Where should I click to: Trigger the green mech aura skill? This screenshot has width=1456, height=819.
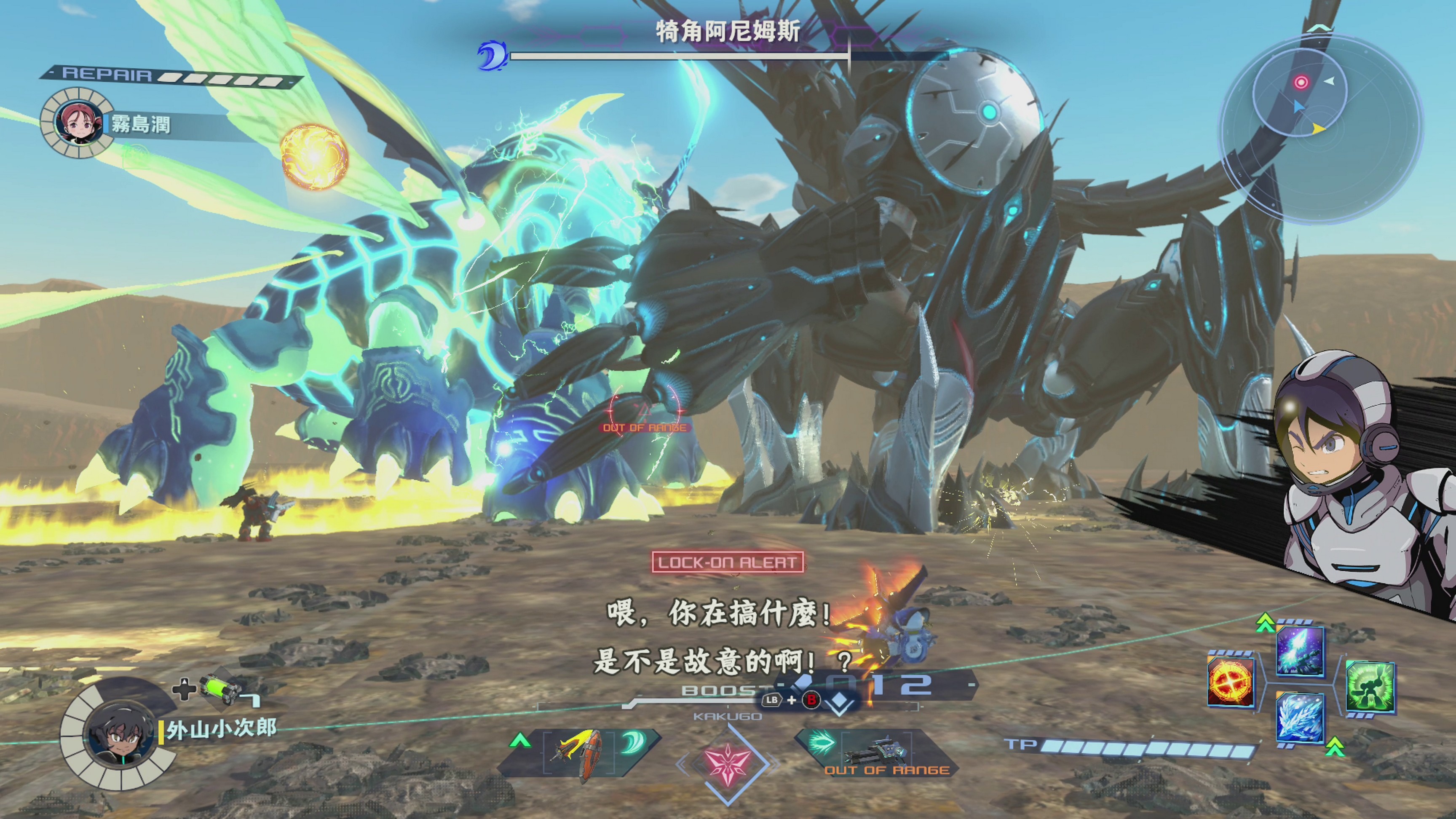1370,687
